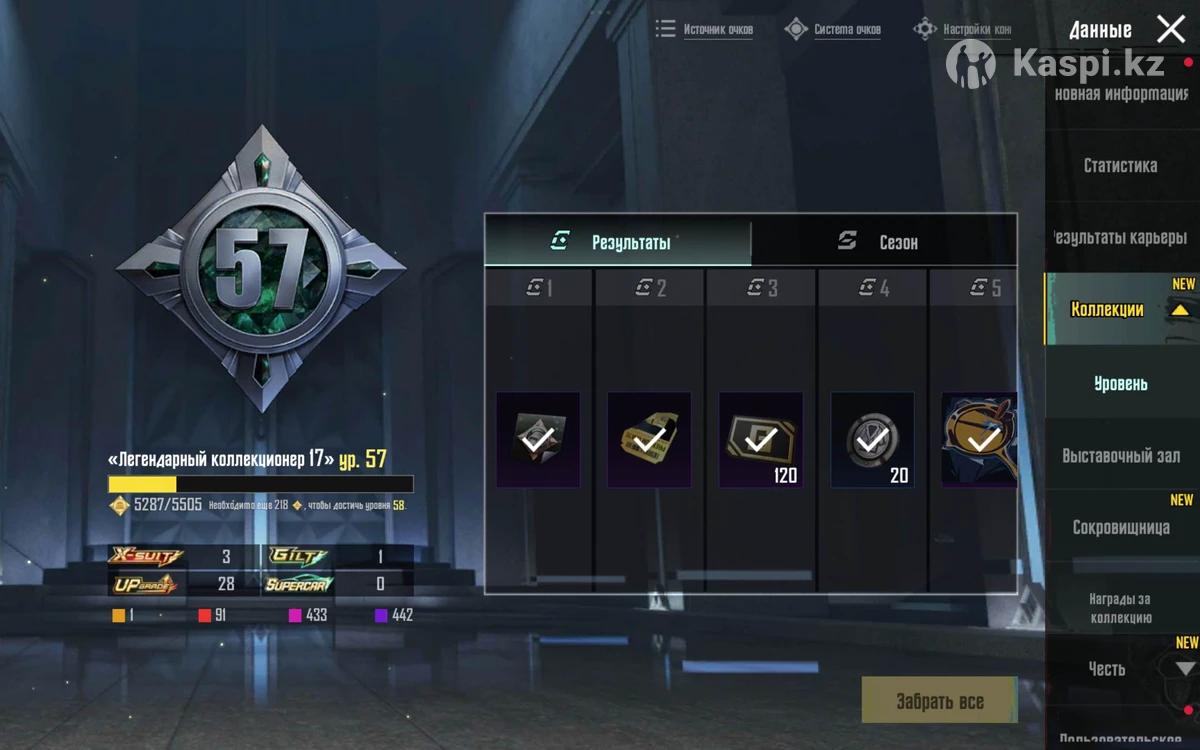Screen dimensions: 1200x750
Task: Close the data panel with the X
Action: [x=1170, y=29]
